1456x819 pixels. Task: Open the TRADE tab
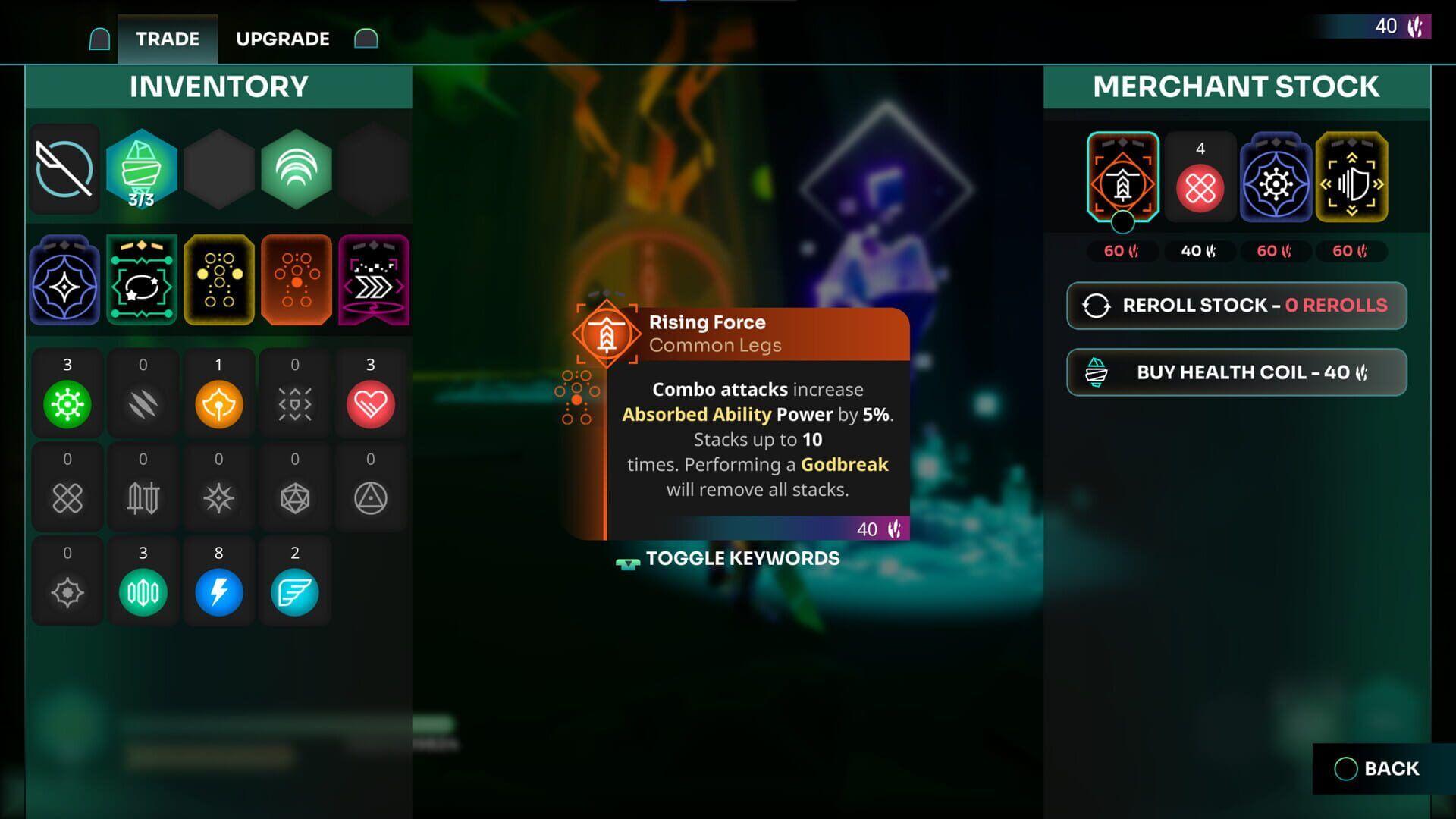(x=167, y=38)
